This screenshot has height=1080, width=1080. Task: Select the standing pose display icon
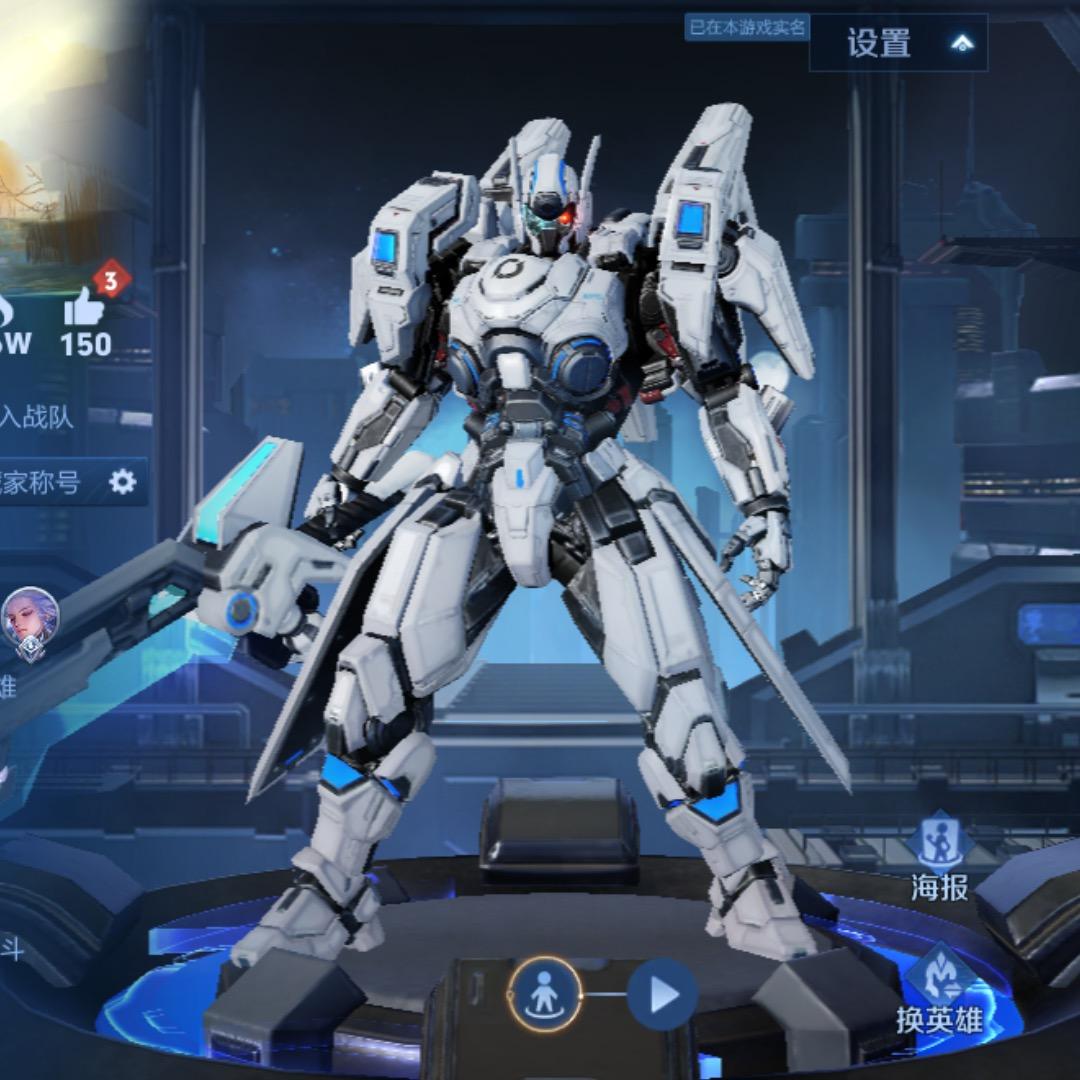pyautogui.click(x=545, y=995)
